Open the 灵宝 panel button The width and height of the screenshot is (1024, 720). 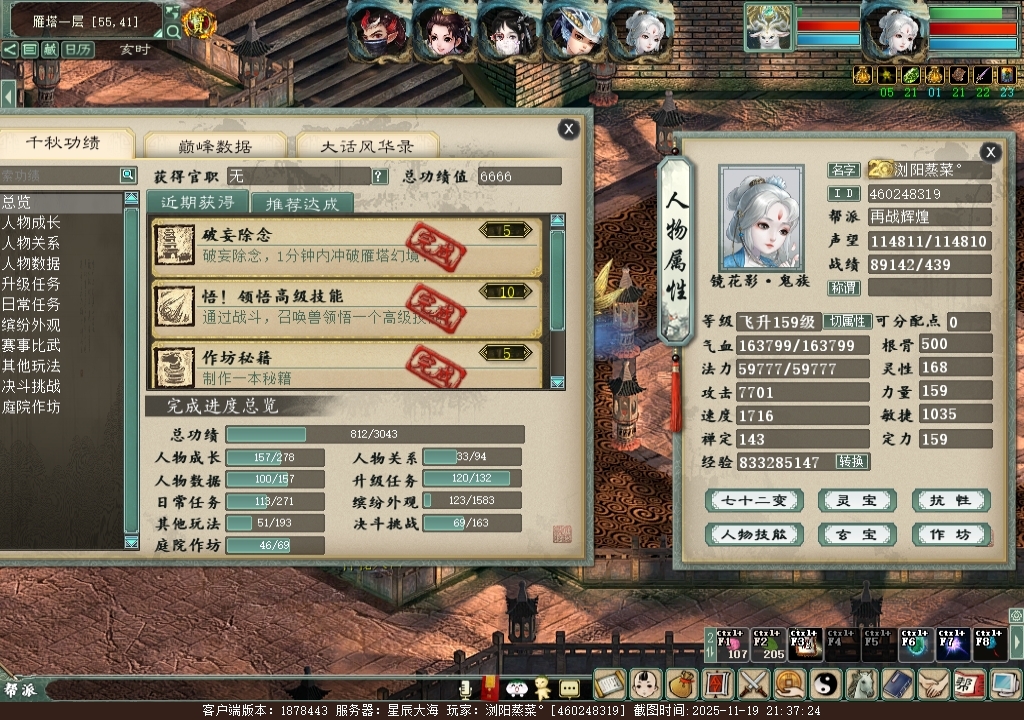point(857,501)
